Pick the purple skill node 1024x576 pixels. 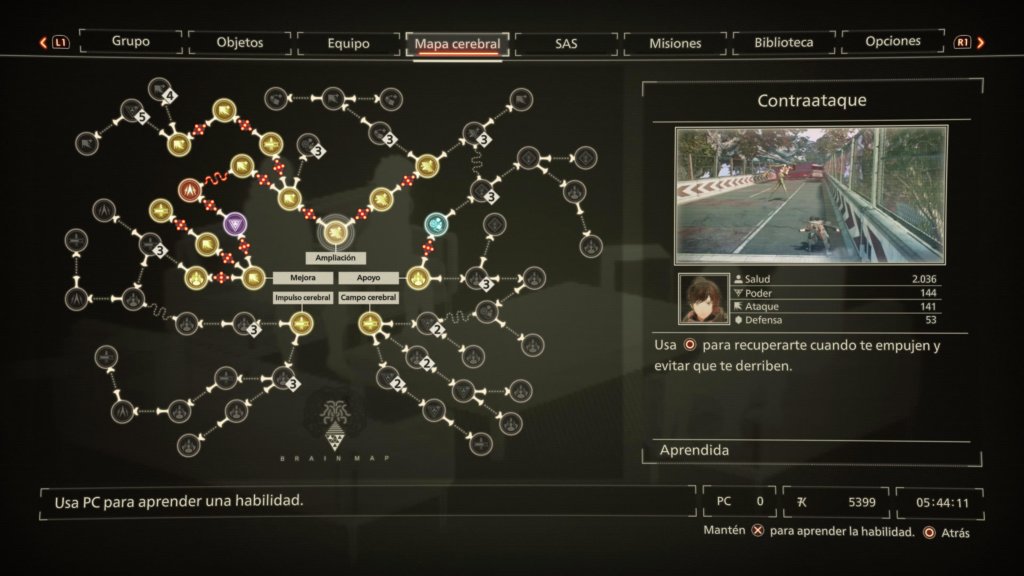234,223
